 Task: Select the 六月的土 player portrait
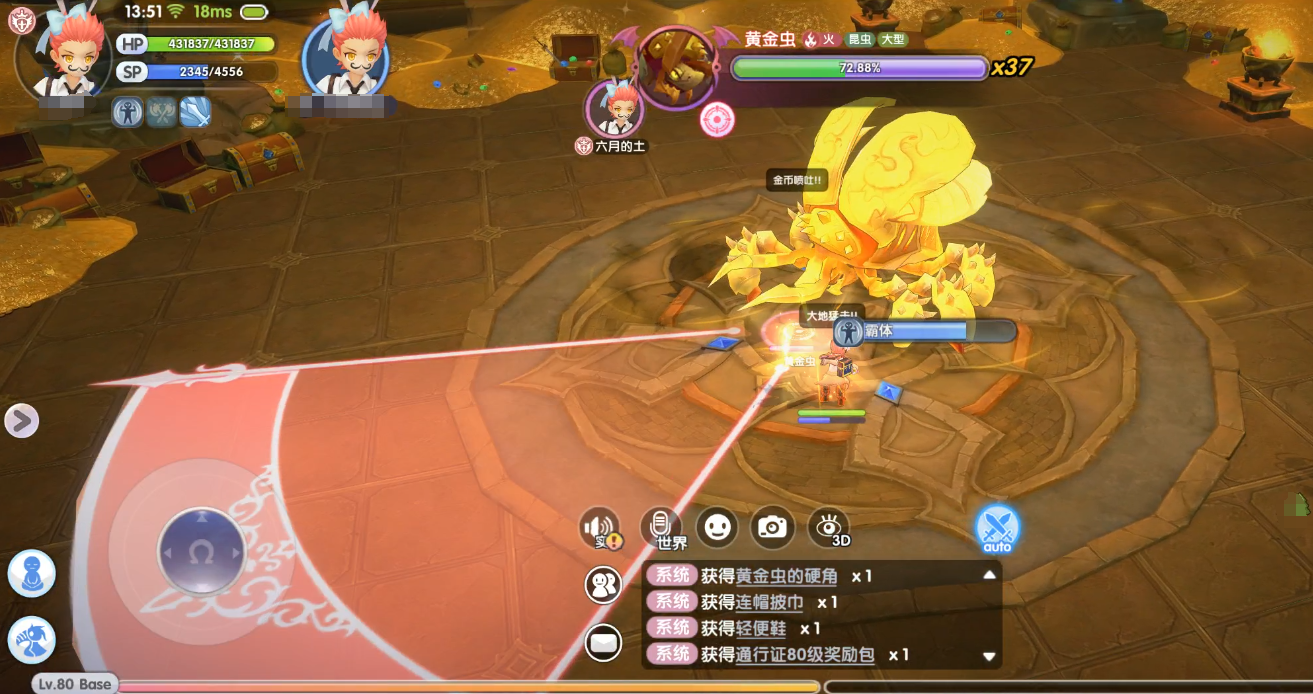pyautogui.click(x=613, y=108)
